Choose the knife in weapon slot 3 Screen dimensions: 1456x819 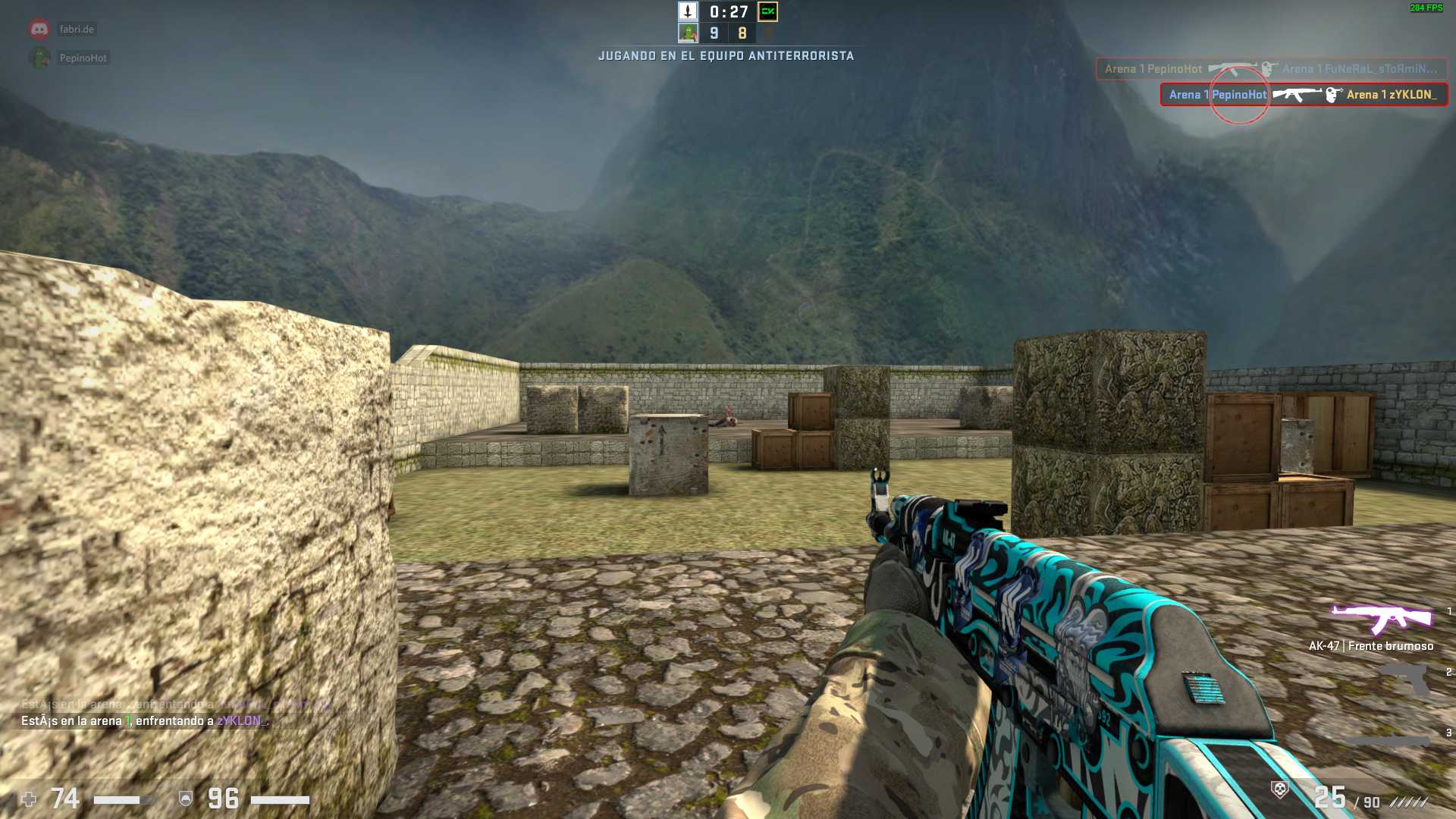[x=1388, y=739]
